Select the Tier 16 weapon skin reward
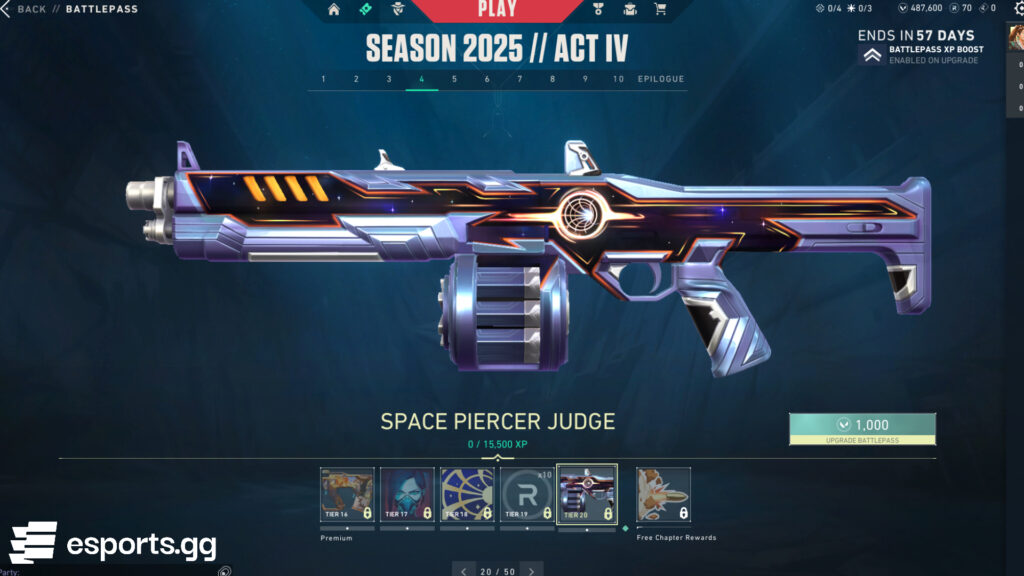This screenshot has width=1024, height=576. [347, 494]
